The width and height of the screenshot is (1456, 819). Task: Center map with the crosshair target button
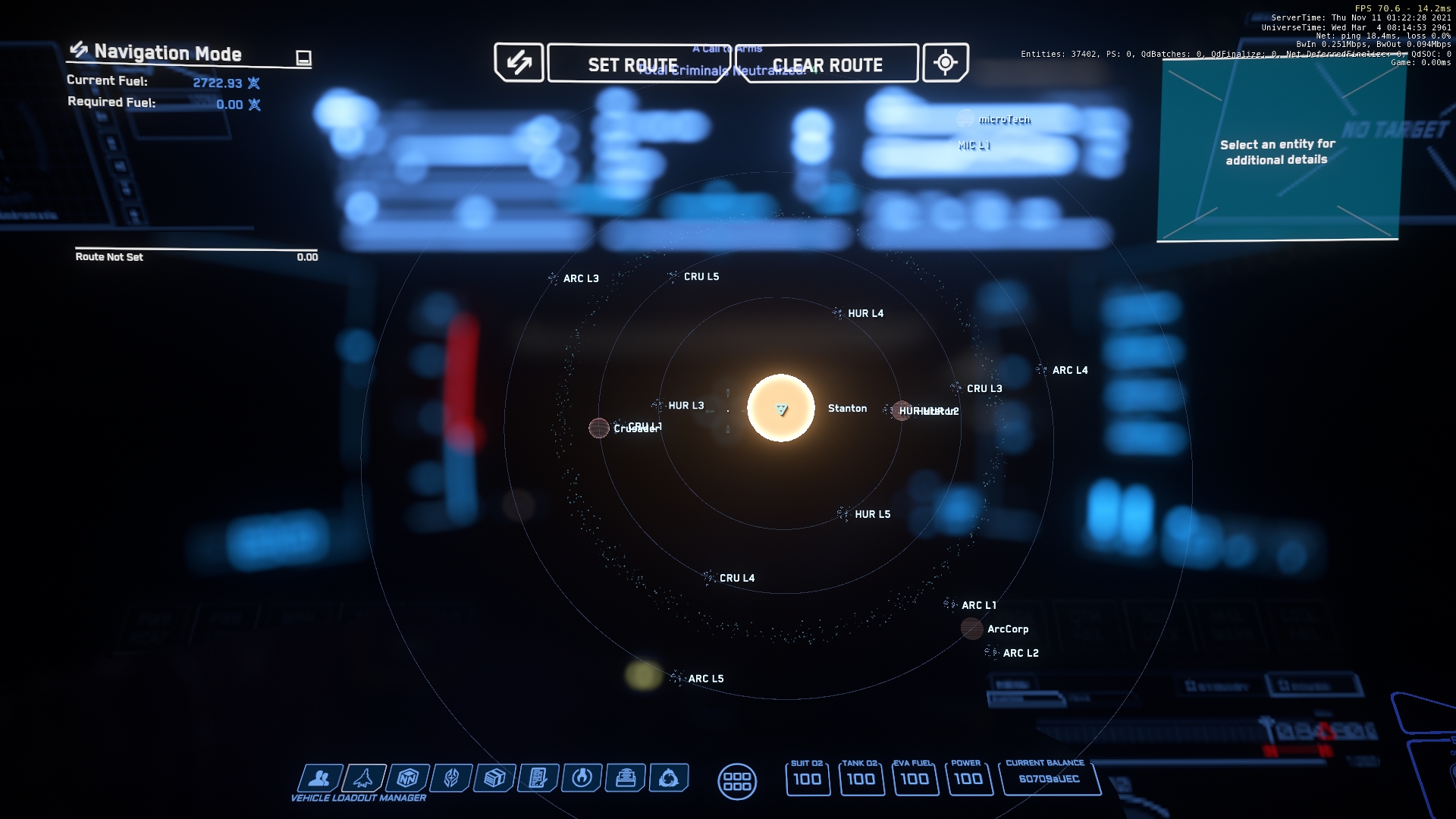click(945, 62)
